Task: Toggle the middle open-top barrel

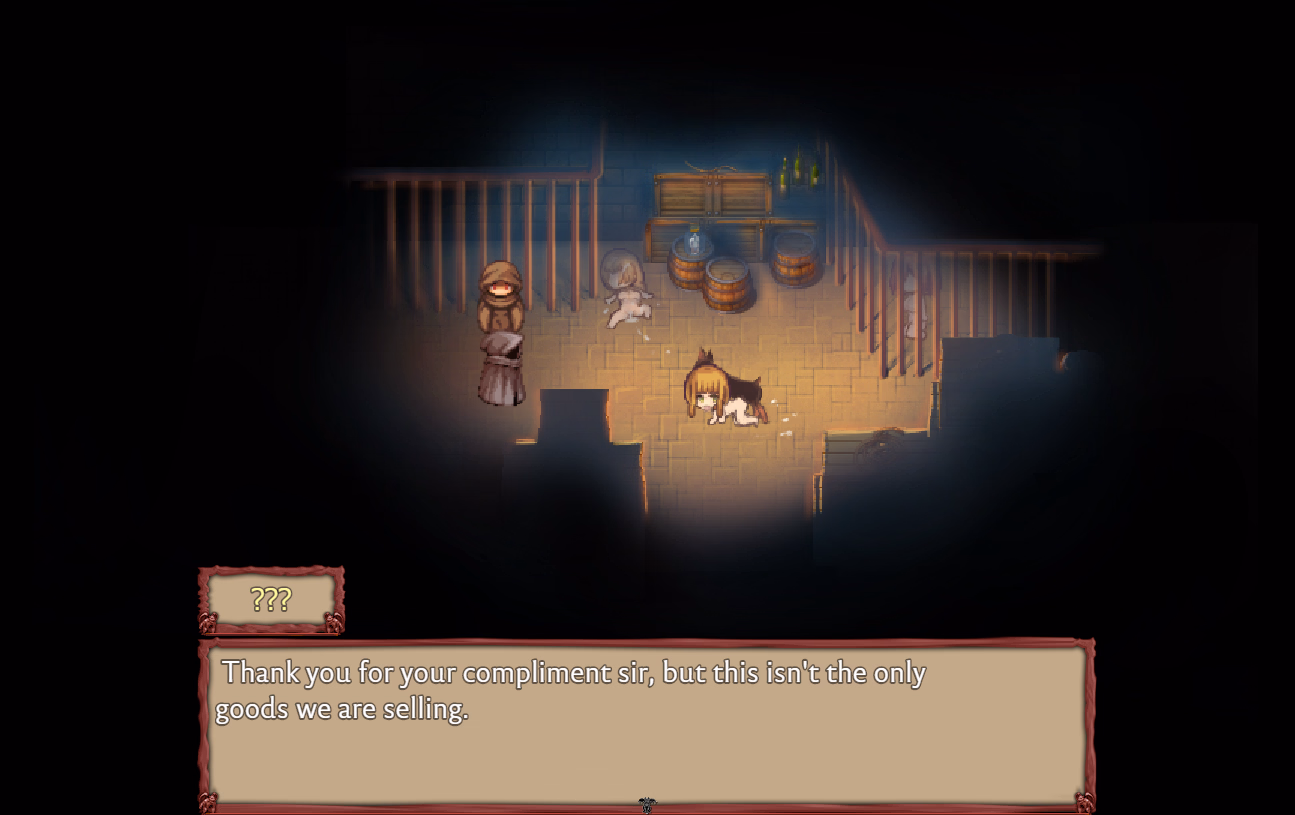Action: (x=727, y=285)
